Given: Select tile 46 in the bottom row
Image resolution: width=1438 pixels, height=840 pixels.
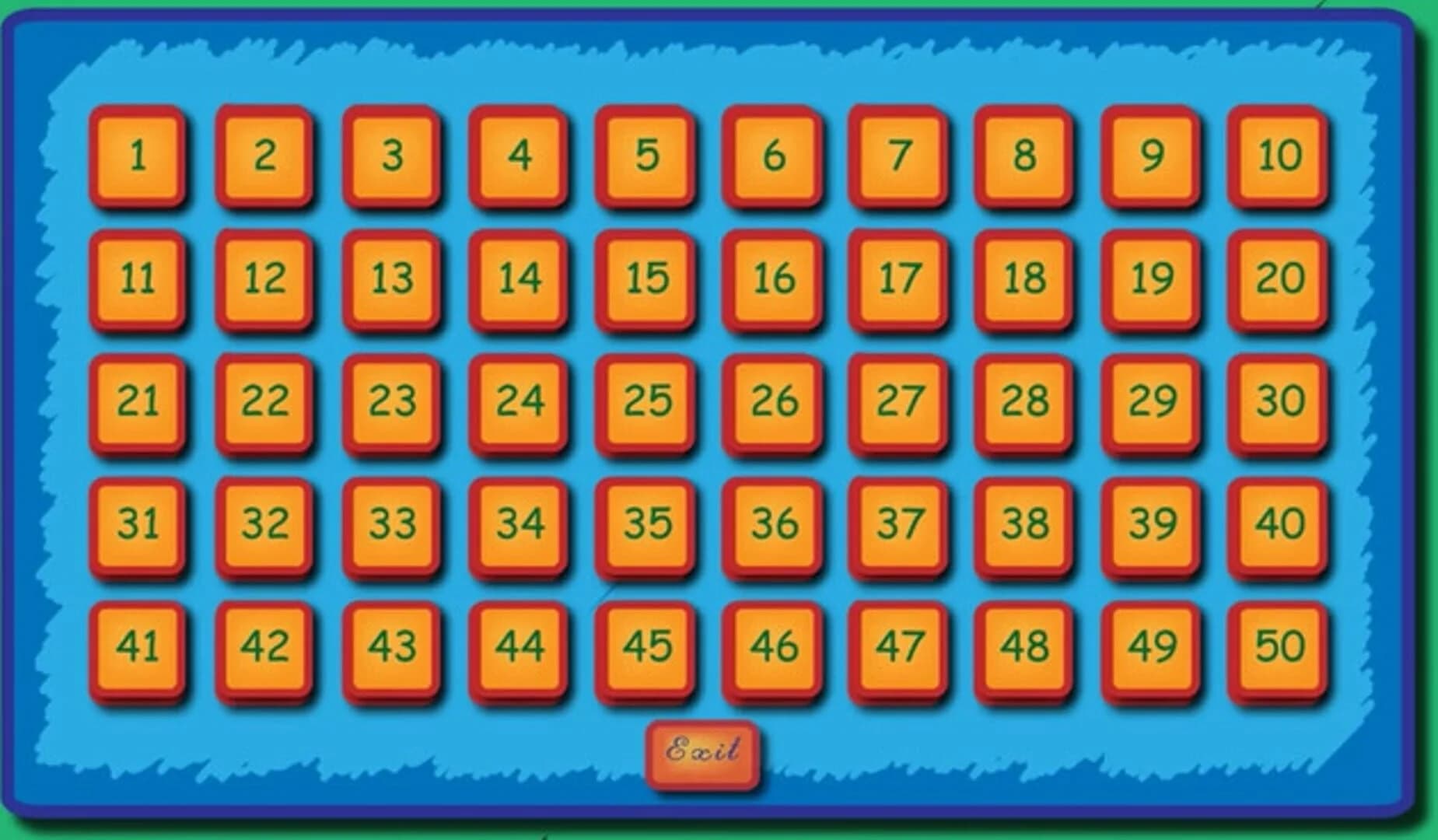Looking at the screenshot, I should coord(771,644).
